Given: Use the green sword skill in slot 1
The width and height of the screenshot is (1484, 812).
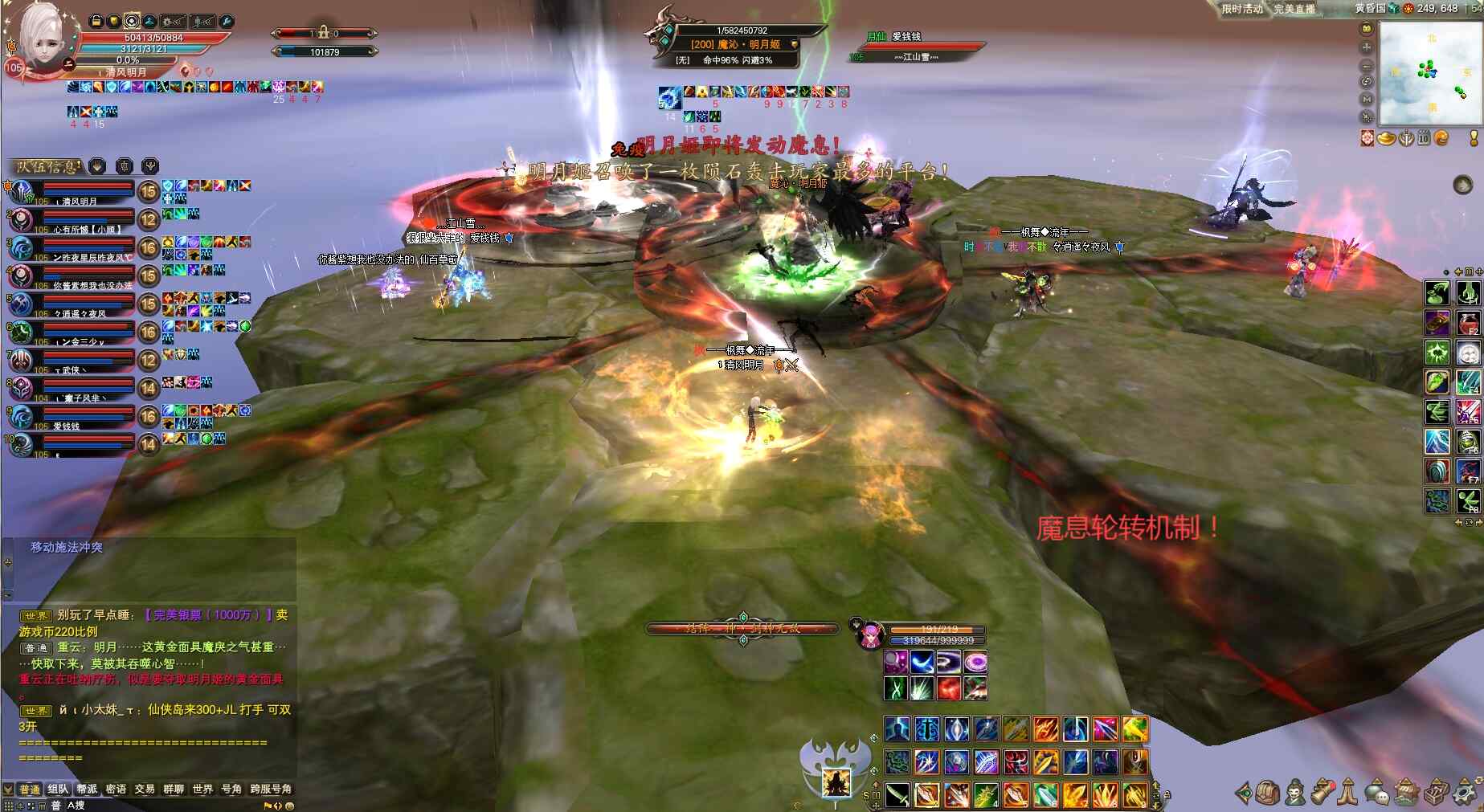Looking at the screenshot, I should coord(897,794).
